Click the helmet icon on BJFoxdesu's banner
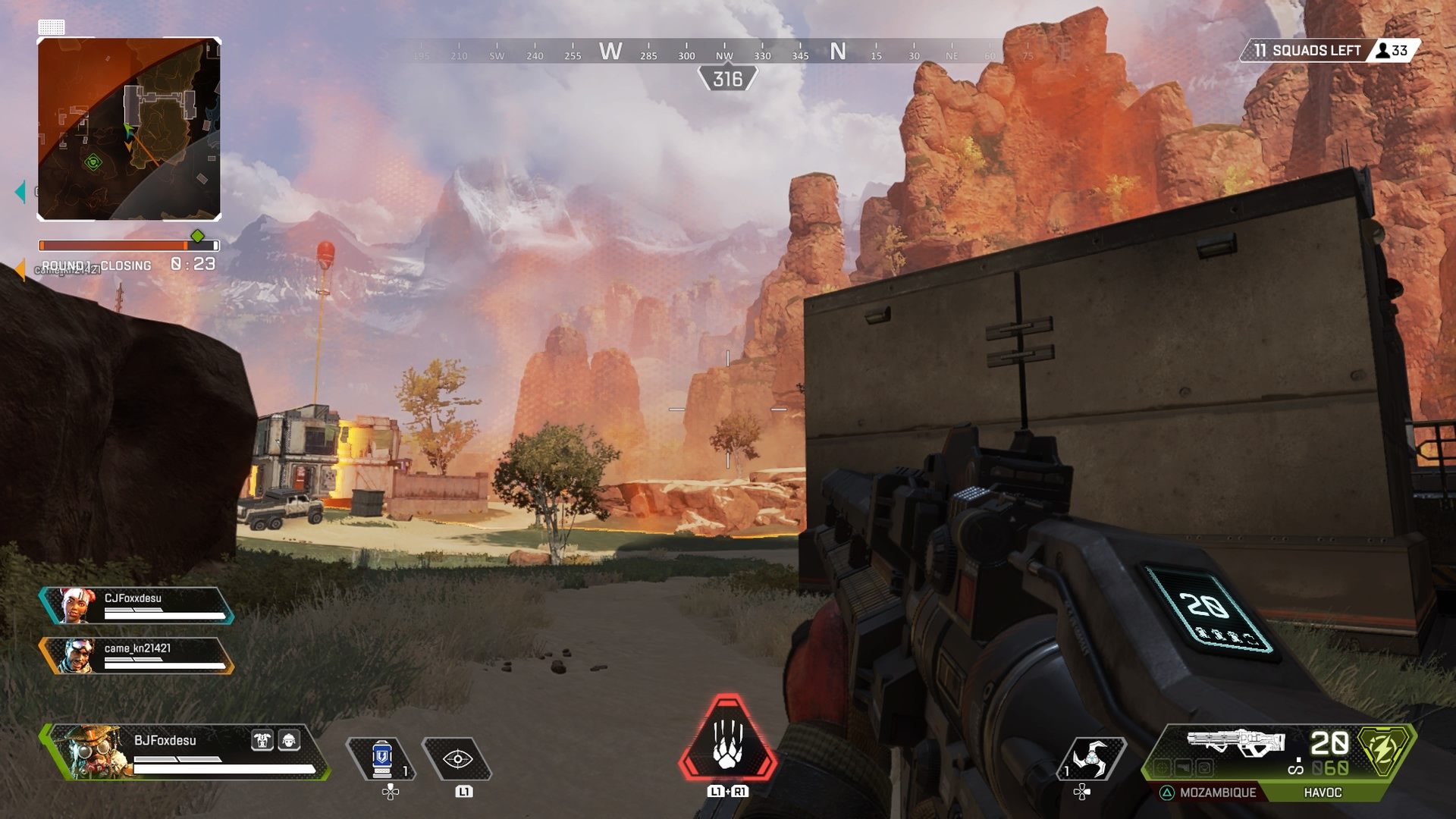This screenshot has height=819, width=1456. tap(290, 741)
